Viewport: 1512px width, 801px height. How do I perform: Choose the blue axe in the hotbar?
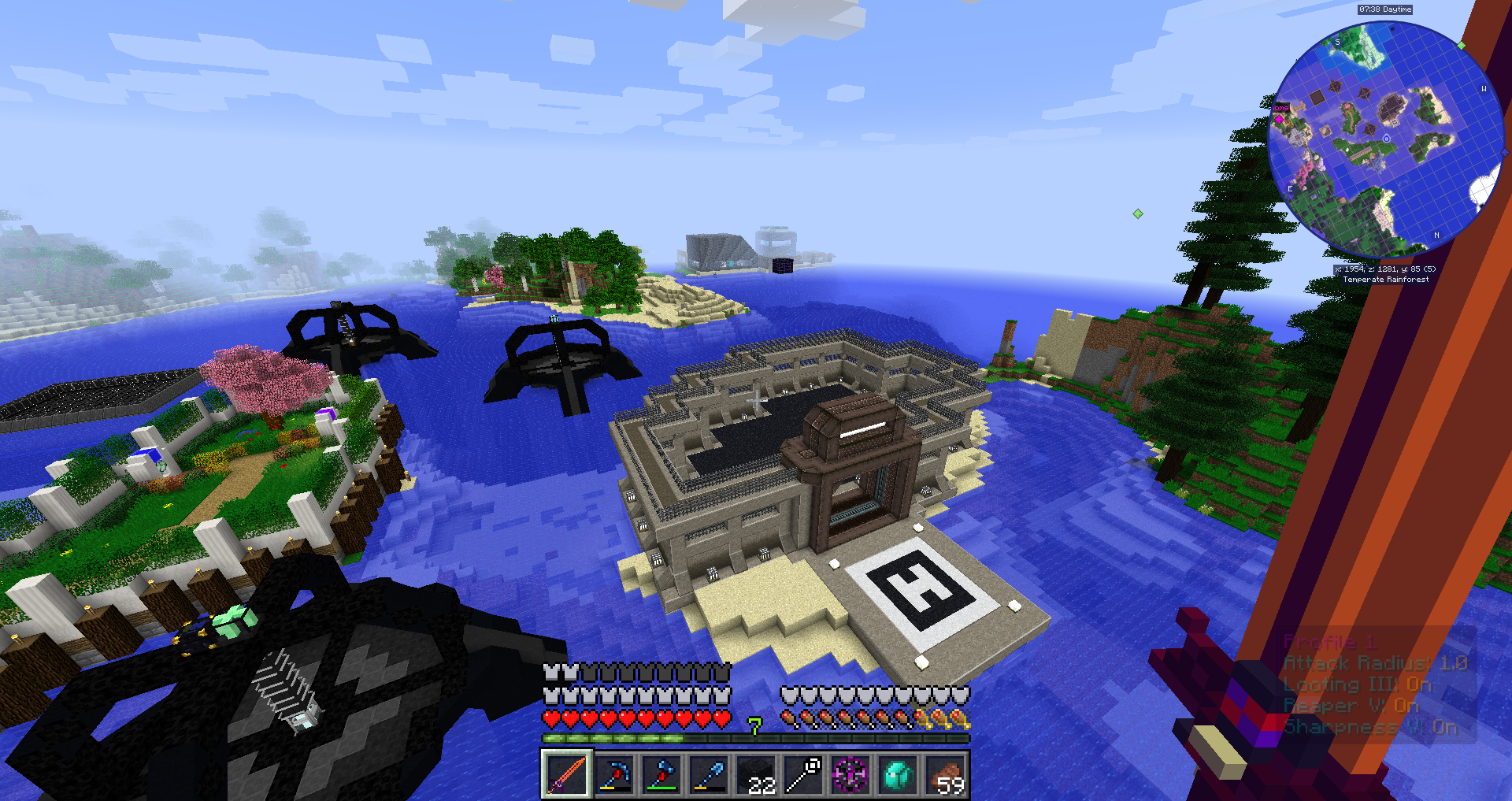(661, 774)
